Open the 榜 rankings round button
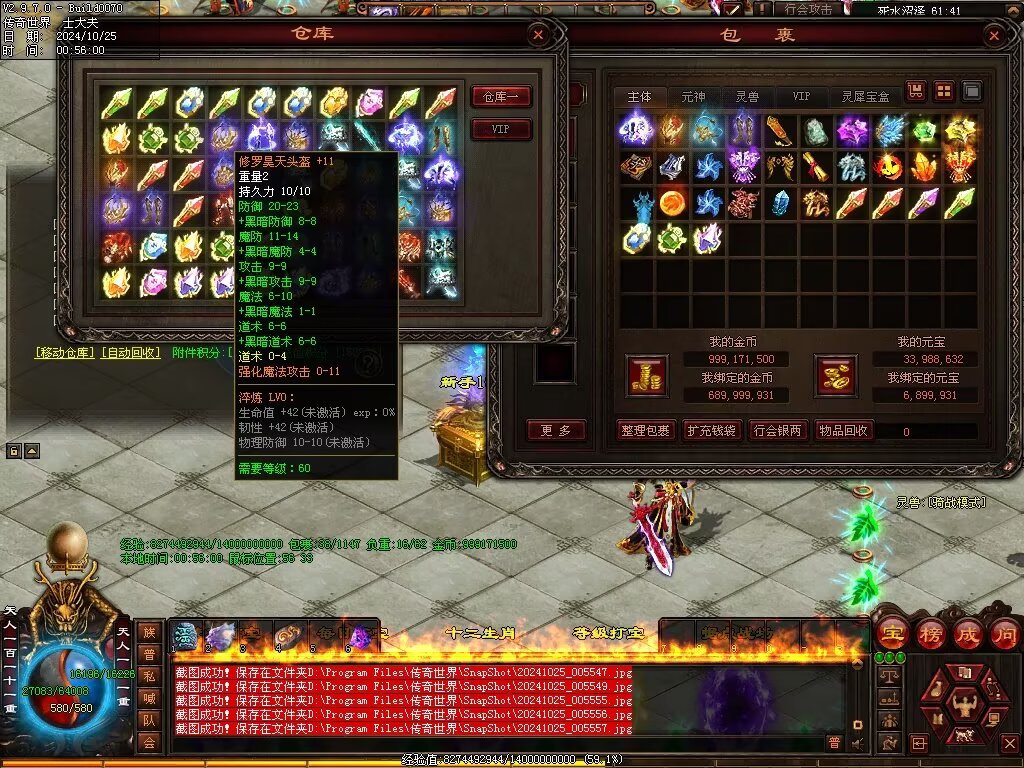This screenshot has height=768, width=1024. tap(929, 633)
